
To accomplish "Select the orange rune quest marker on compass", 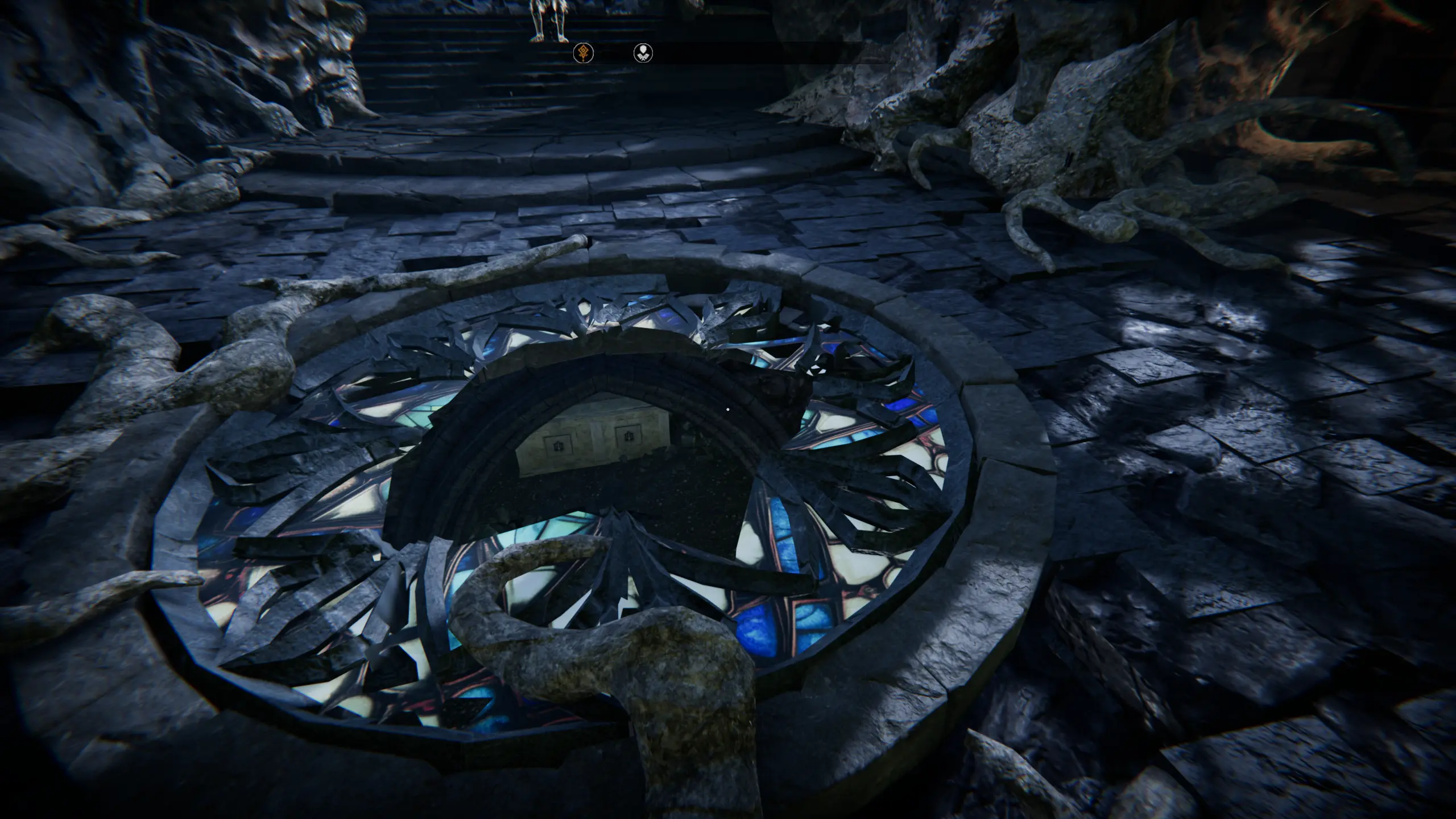I will coord(583,53).
